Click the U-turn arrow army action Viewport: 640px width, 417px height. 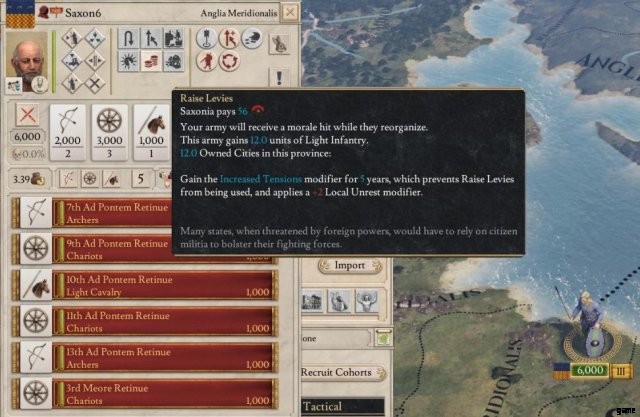pyautogui.click(x=129, y=39)
